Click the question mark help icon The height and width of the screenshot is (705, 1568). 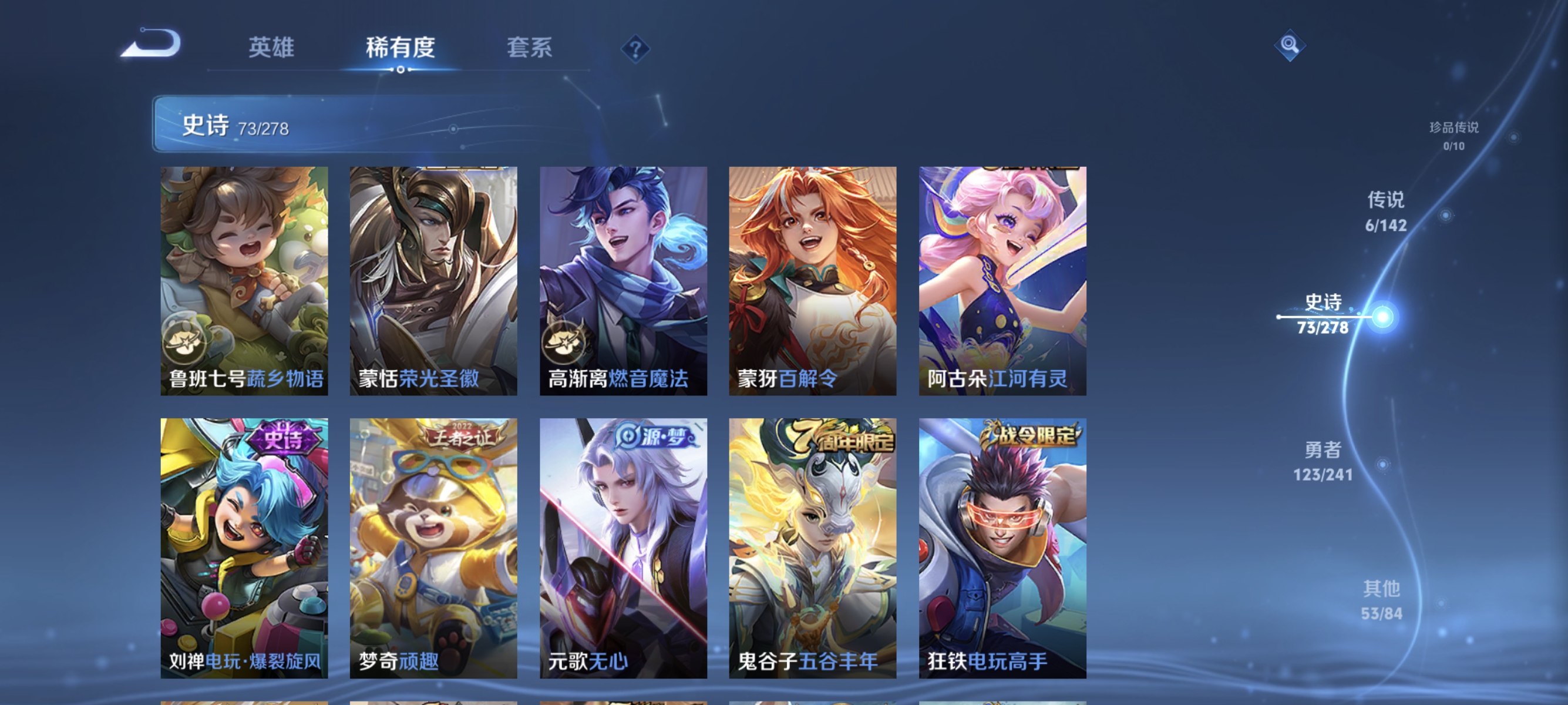pos(635,49)
